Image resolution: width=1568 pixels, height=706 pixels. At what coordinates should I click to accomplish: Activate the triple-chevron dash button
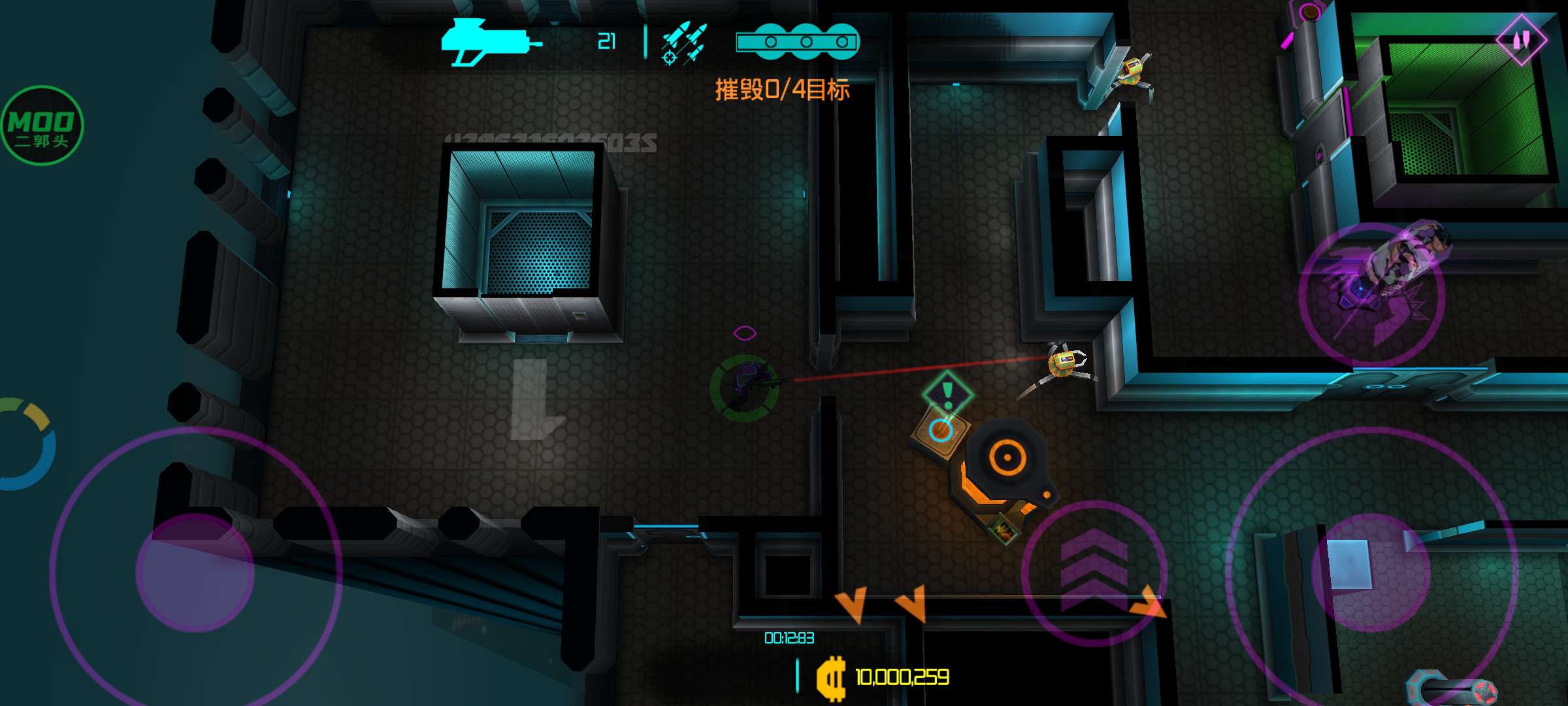(1094, 572)
